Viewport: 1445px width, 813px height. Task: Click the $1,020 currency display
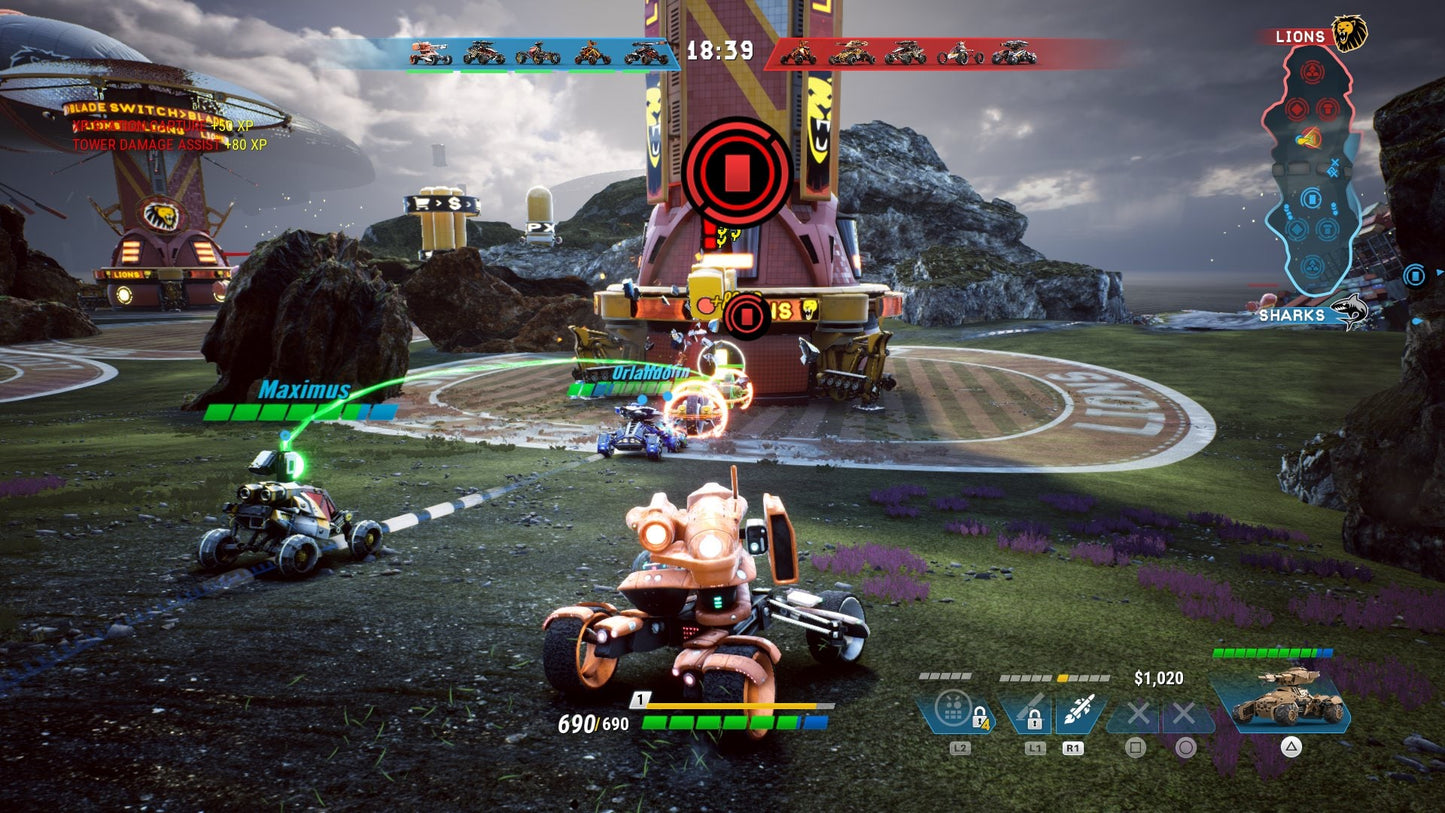[1160, 675]
